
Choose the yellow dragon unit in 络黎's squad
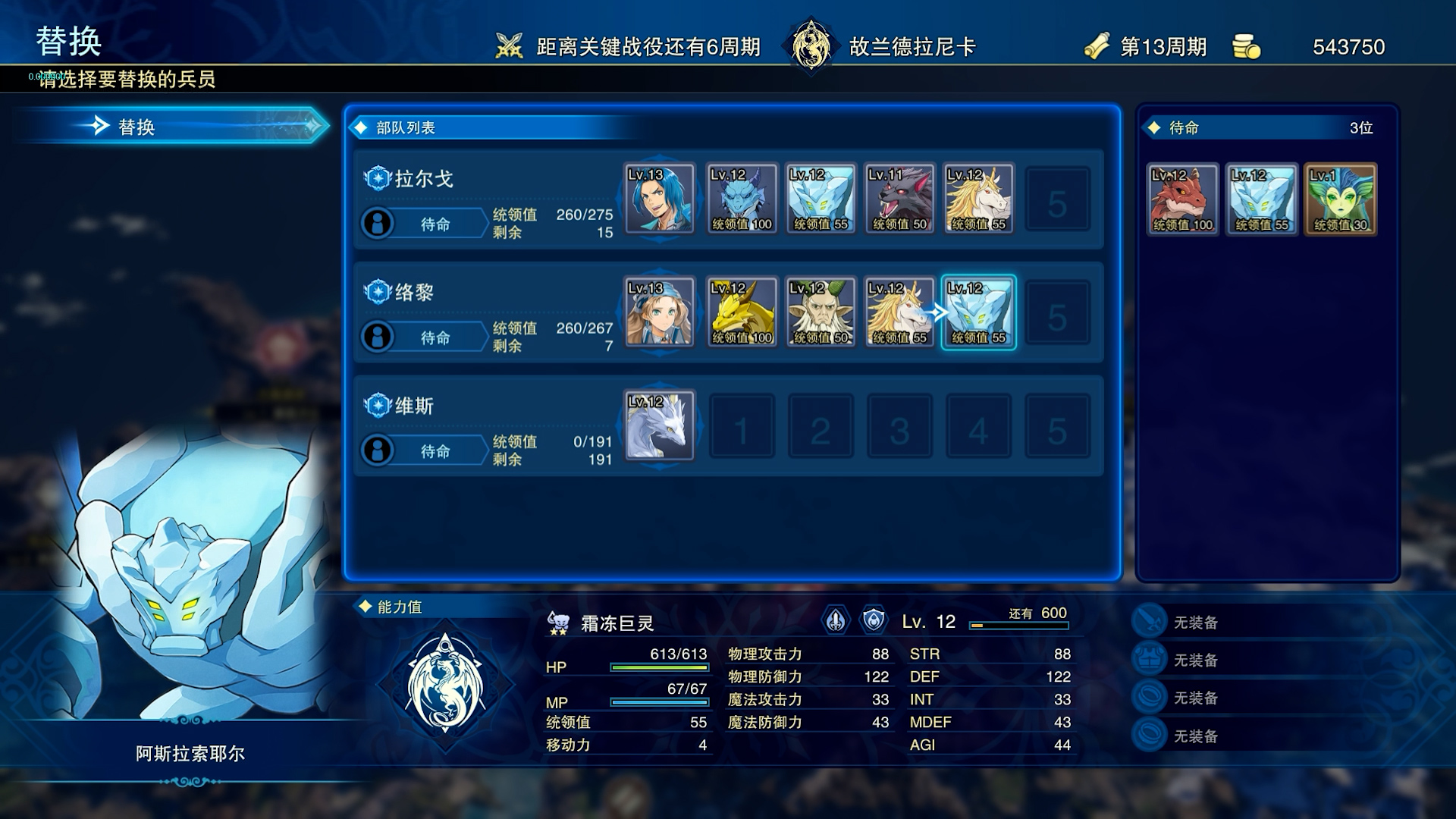[741, 312]
